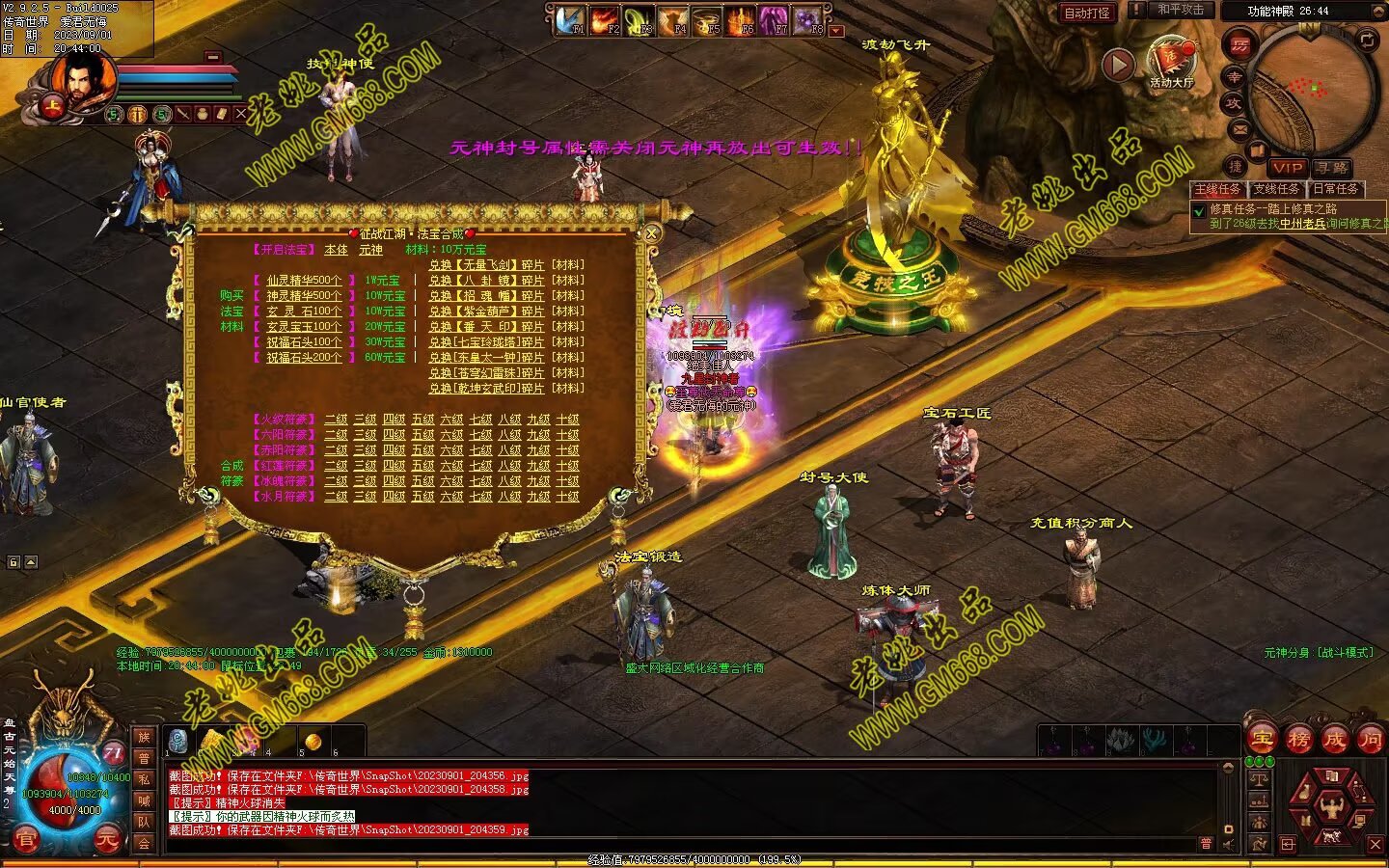This screenshot has width=1389, height=868.
Task: Activate 寻路 pathfinding button
Action: (1330, 168)
